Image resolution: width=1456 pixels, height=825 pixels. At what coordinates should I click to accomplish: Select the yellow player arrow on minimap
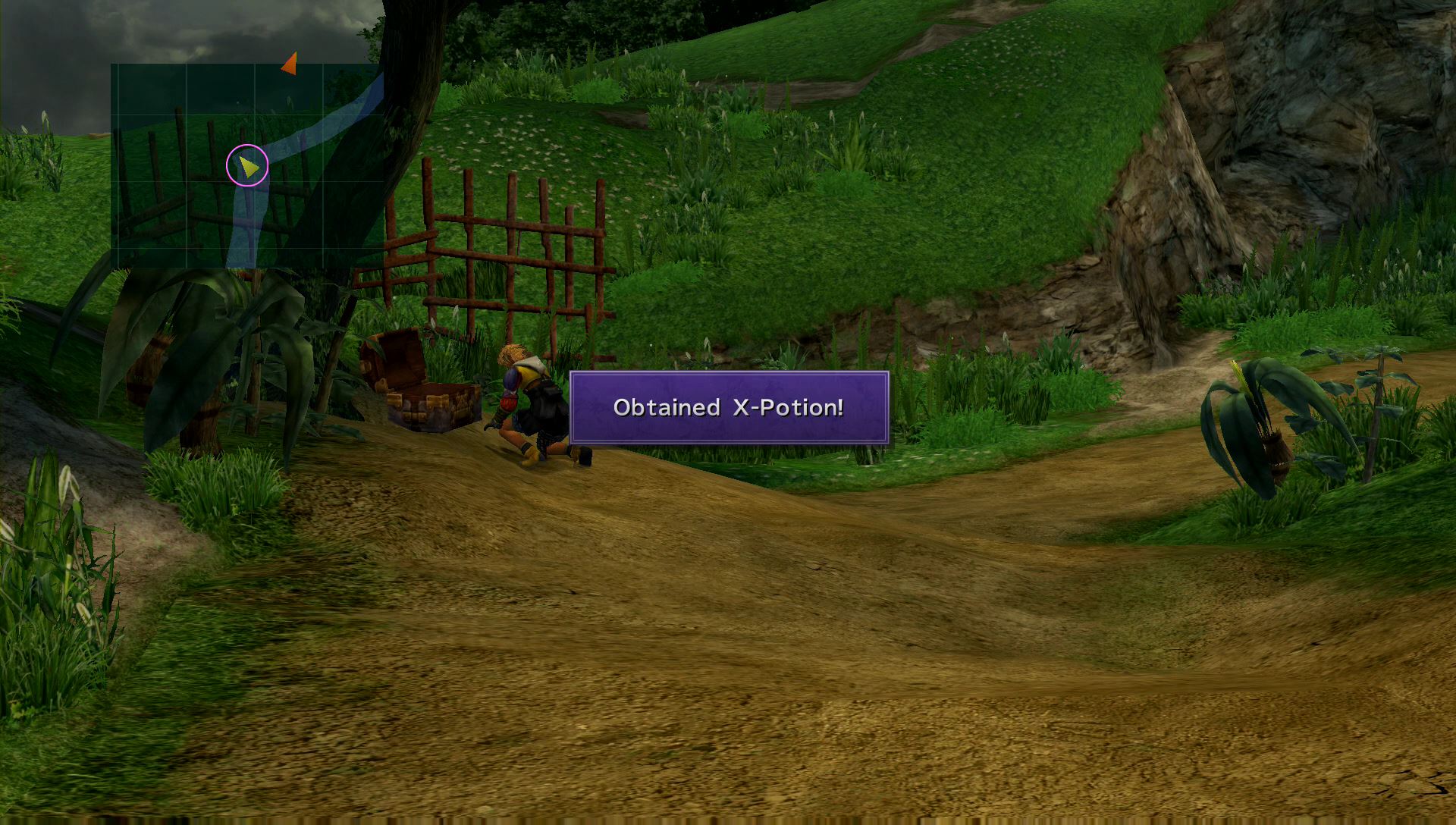click(248, 165)
